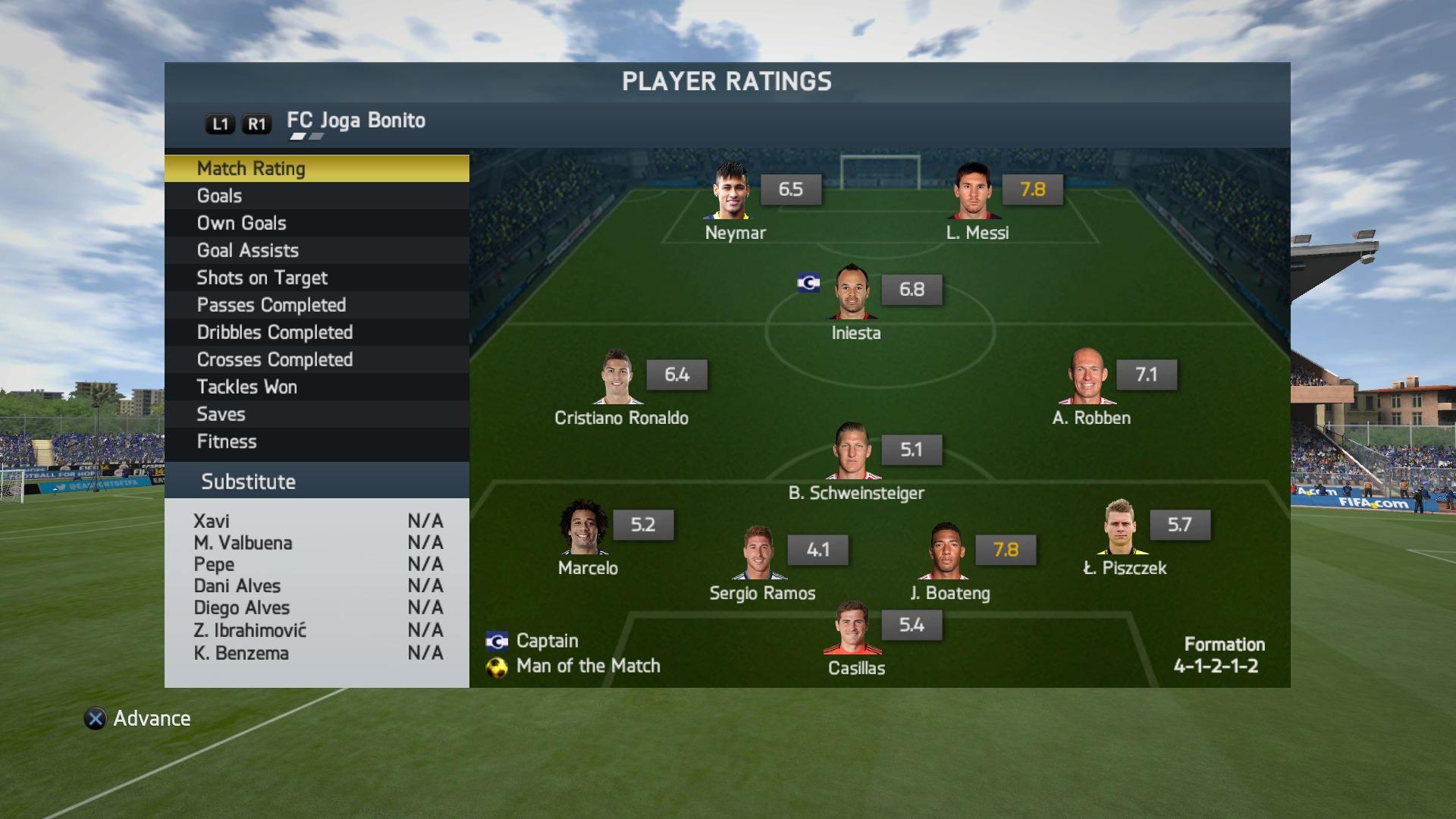The image size is (1456, 819).
Task: Select Shots on Target entry
Action: point(316,278)
